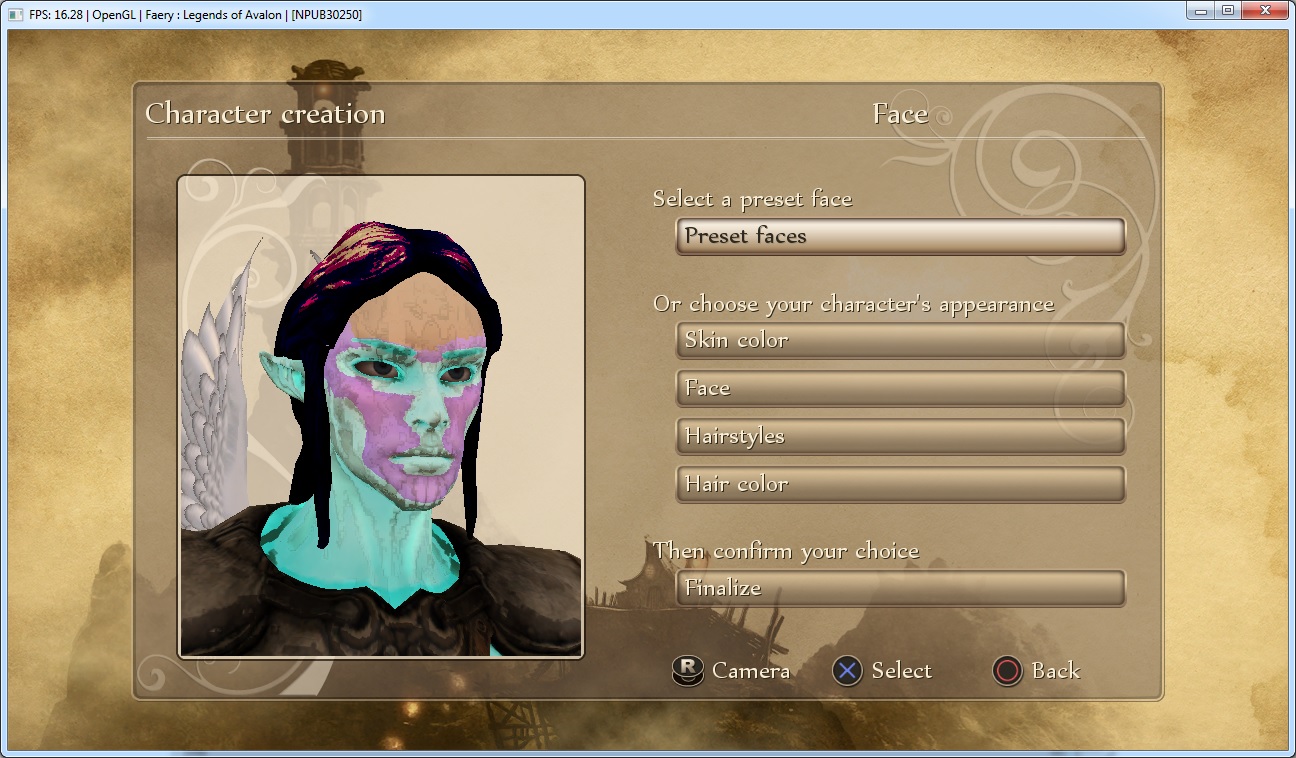
Task: Open the Preset faces option
Action: 900,237
